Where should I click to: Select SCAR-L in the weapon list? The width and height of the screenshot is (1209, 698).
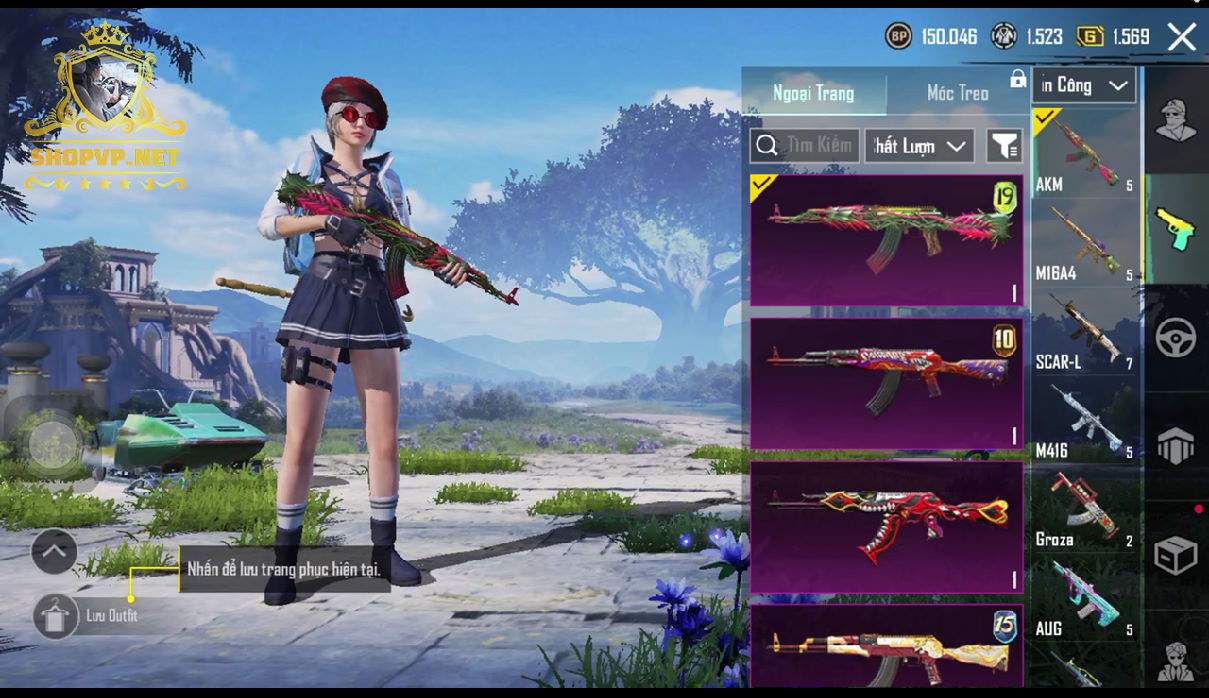[x=1085, y=332]
